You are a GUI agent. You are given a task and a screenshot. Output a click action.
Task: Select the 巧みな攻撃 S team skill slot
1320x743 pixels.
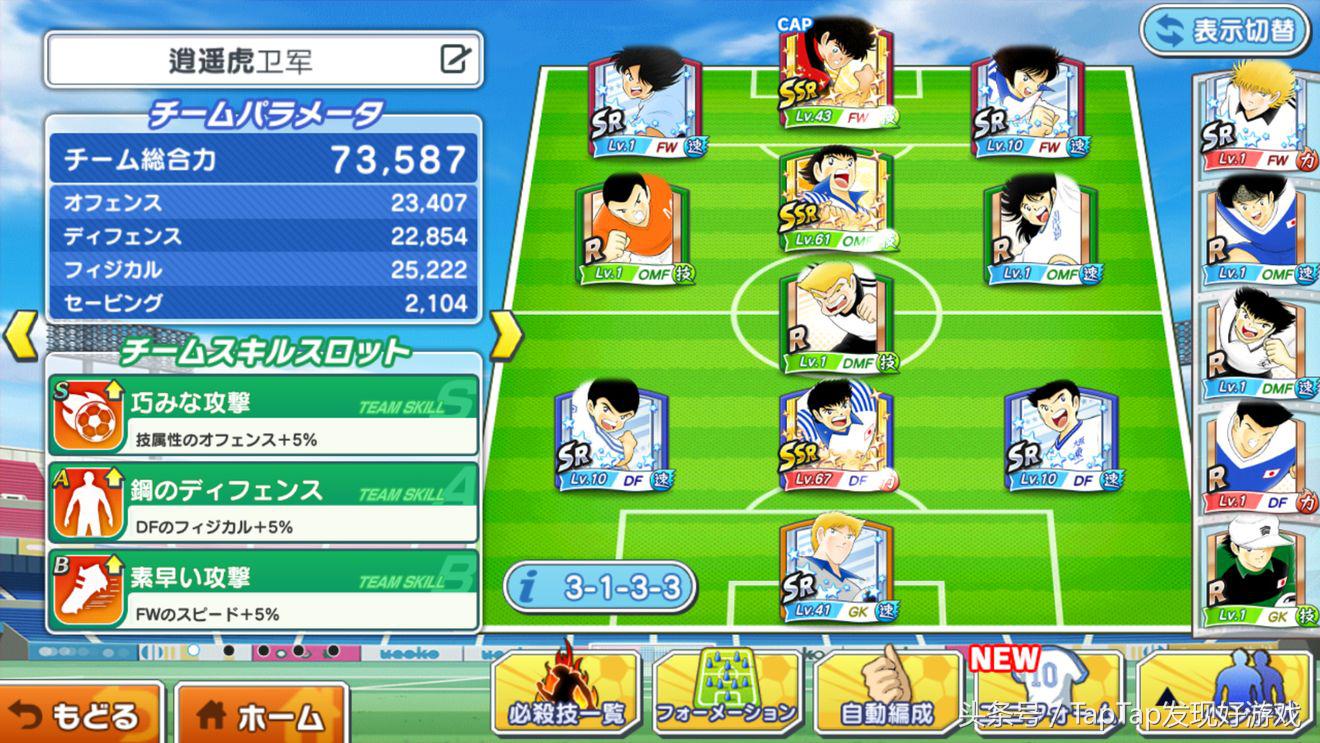pos(264,415)
